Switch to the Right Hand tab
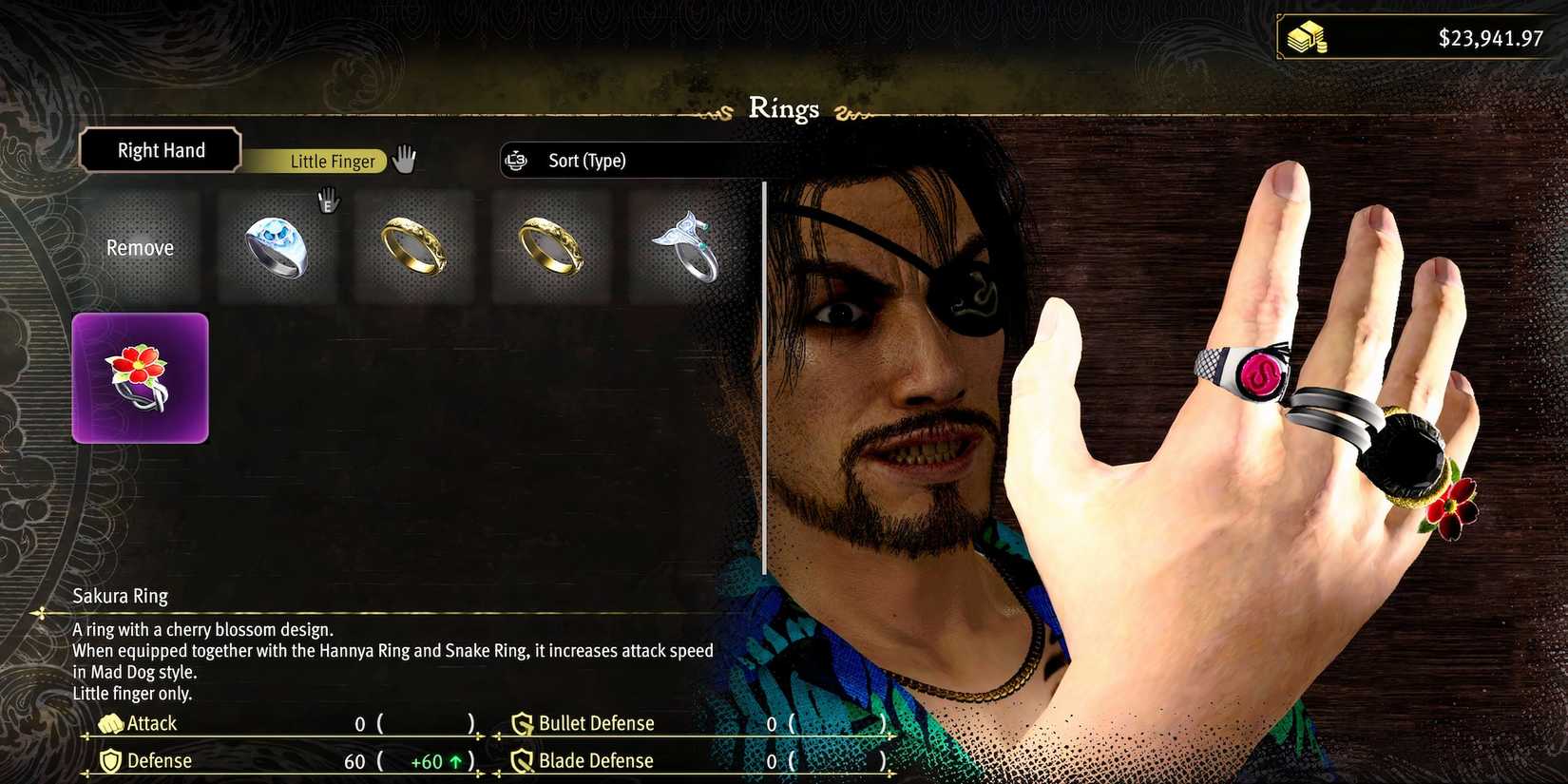1568x784 pixels. (x=160, y=150)
